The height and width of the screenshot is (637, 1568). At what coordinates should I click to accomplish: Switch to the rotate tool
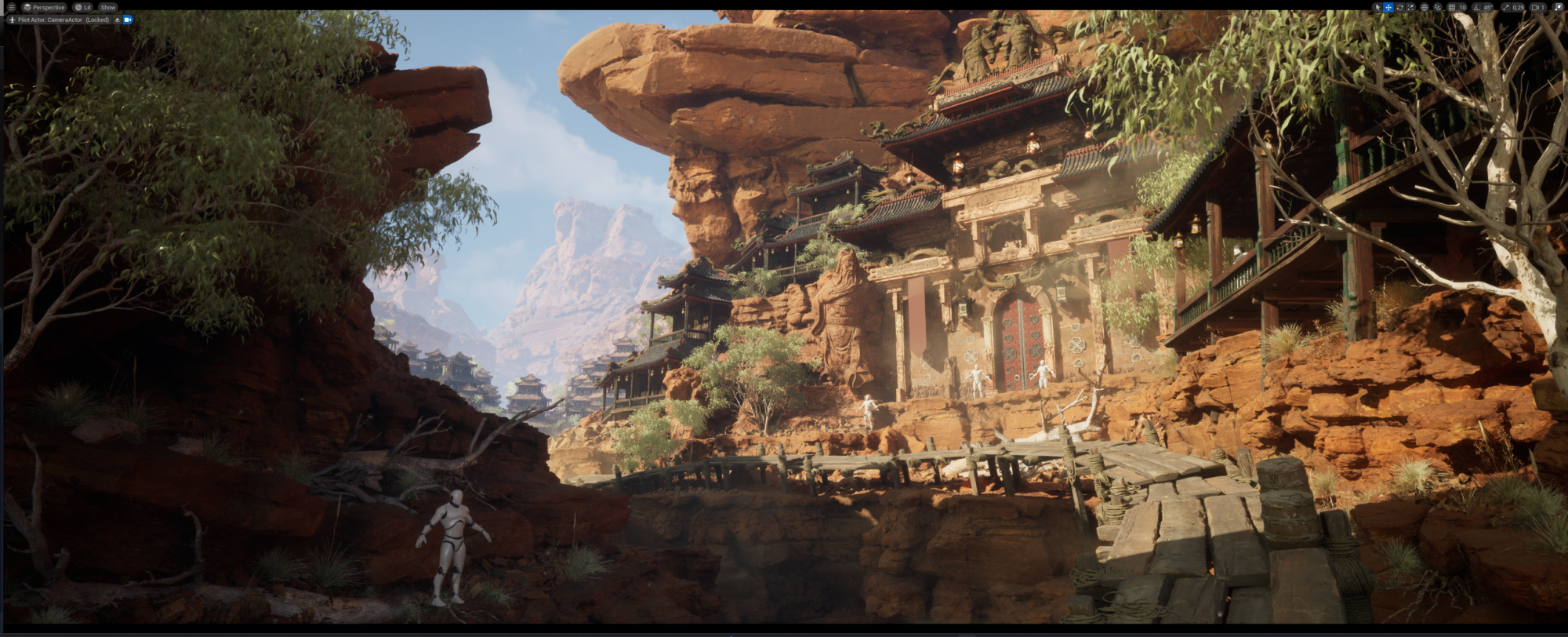tap(1399, 7)
